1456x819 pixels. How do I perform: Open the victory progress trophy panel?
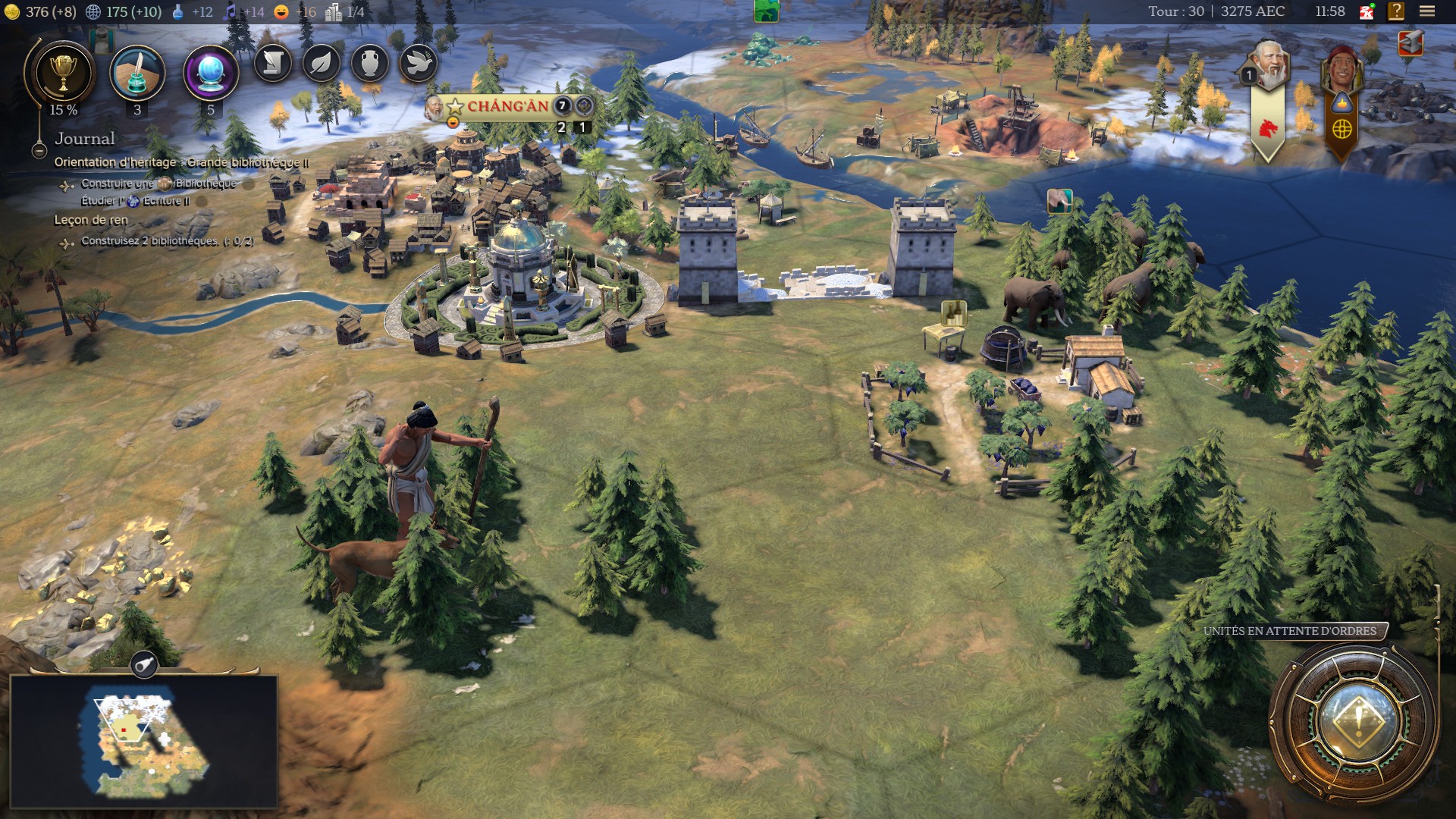[x=64, y=74]
